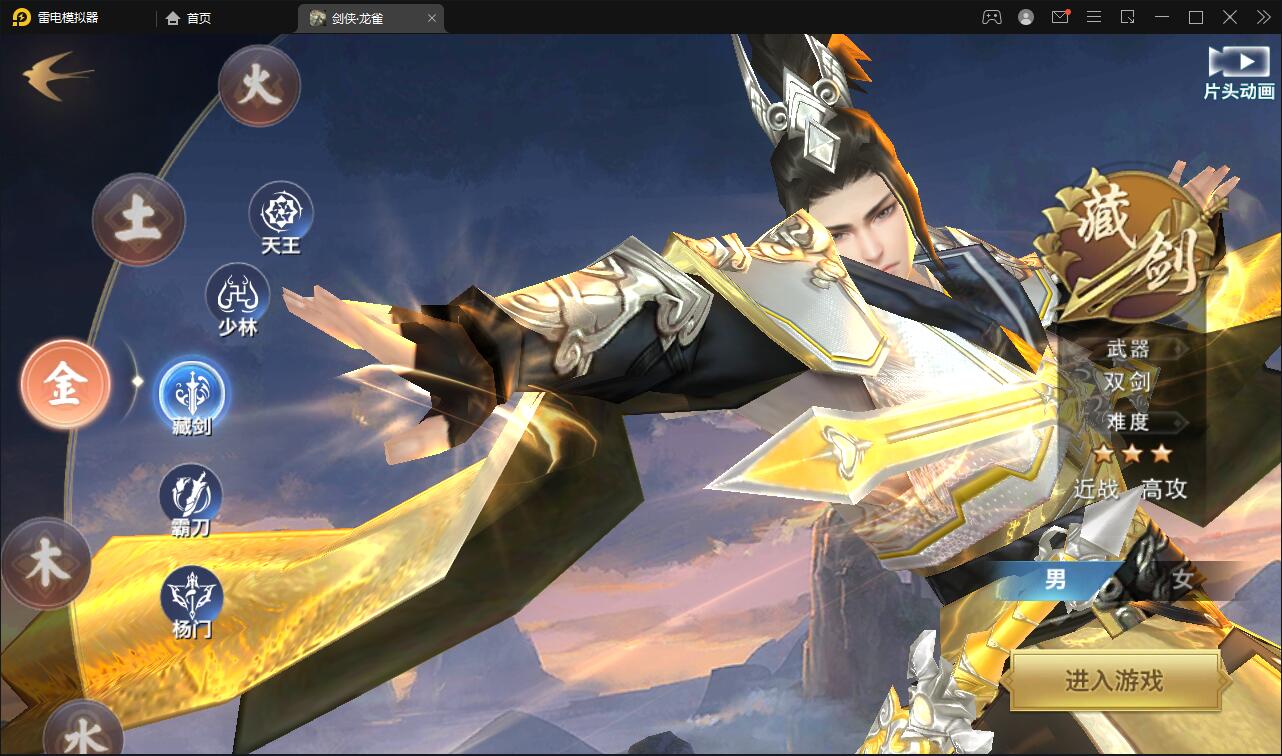The image size is (1282, 756).
Task: Click the 火 fire element on the wheel
Action: [x=258, y=85]
